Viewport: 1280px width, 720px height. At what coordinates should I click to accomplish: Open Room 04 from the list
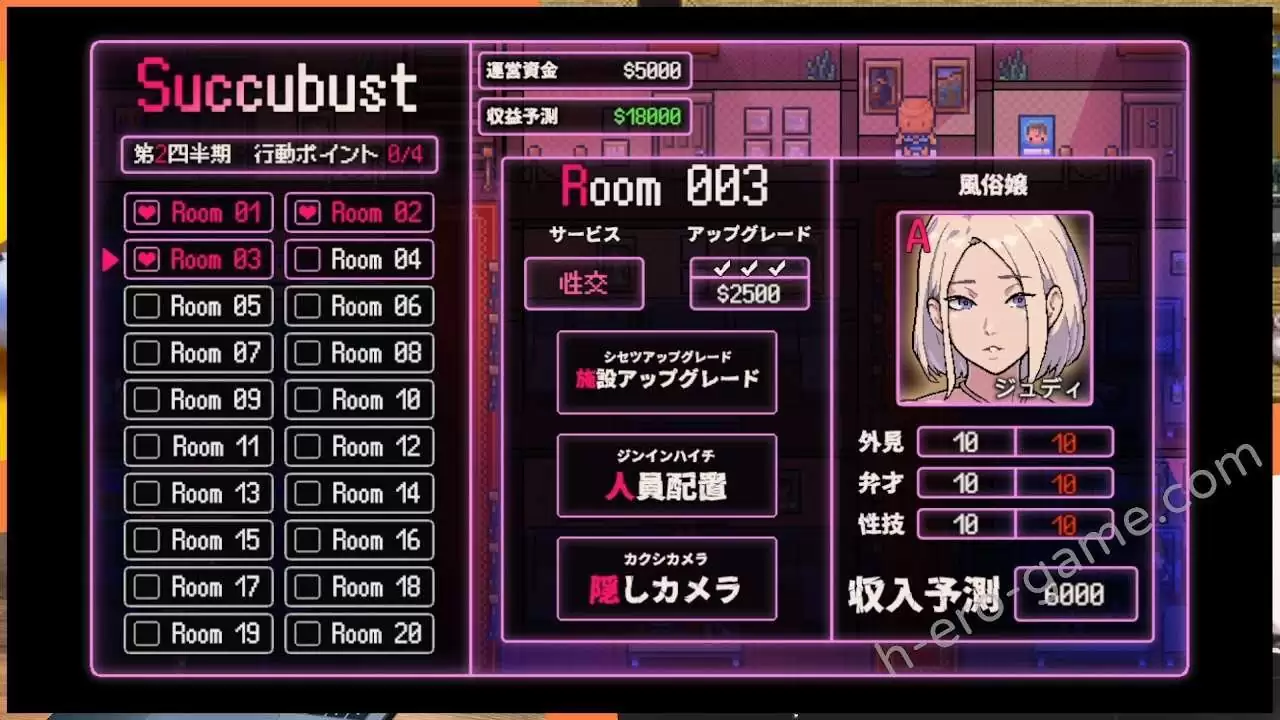(359, 260)
